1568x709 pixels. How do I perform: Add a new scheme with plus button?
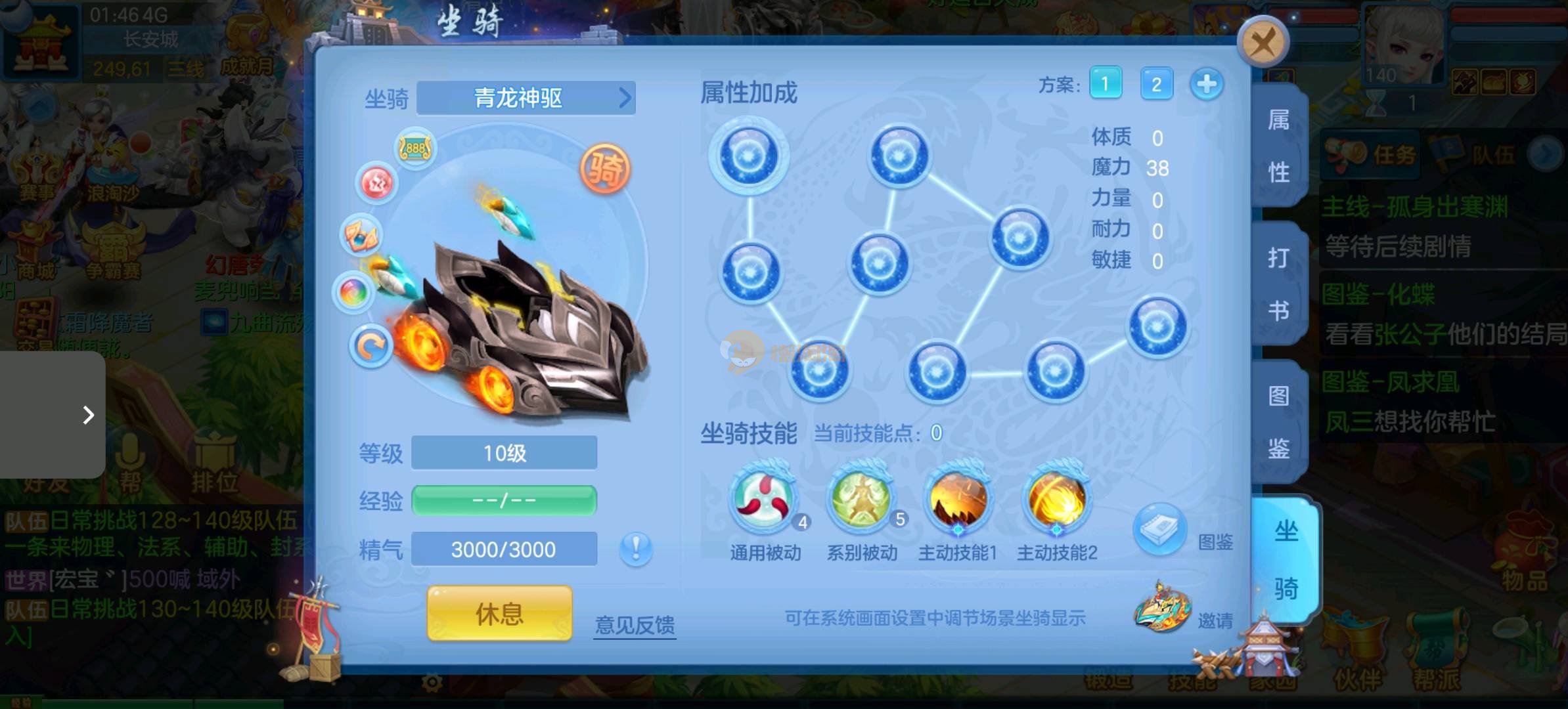1206,84
